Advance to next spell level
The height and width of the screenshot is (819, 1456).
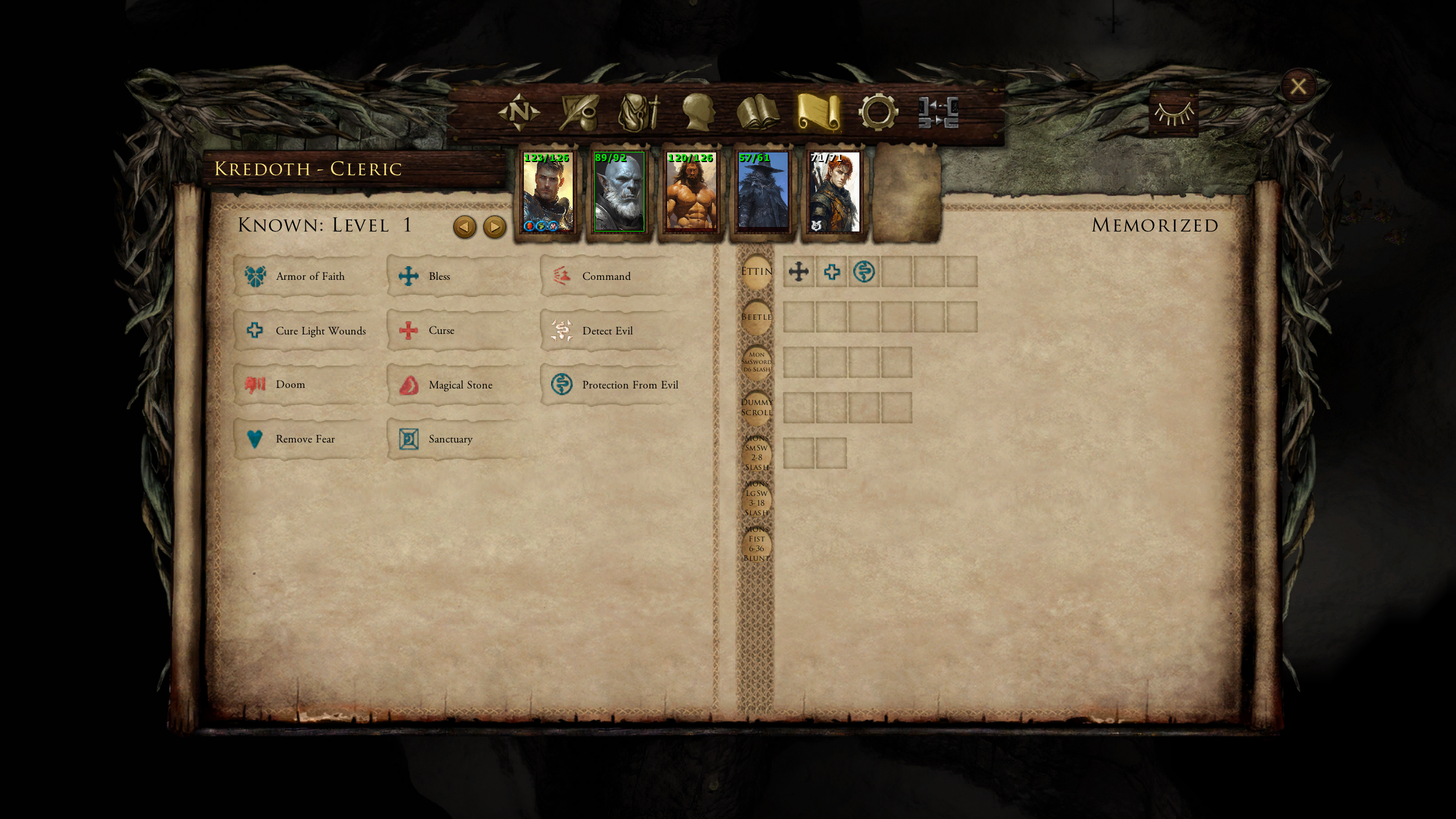point(494,227)
